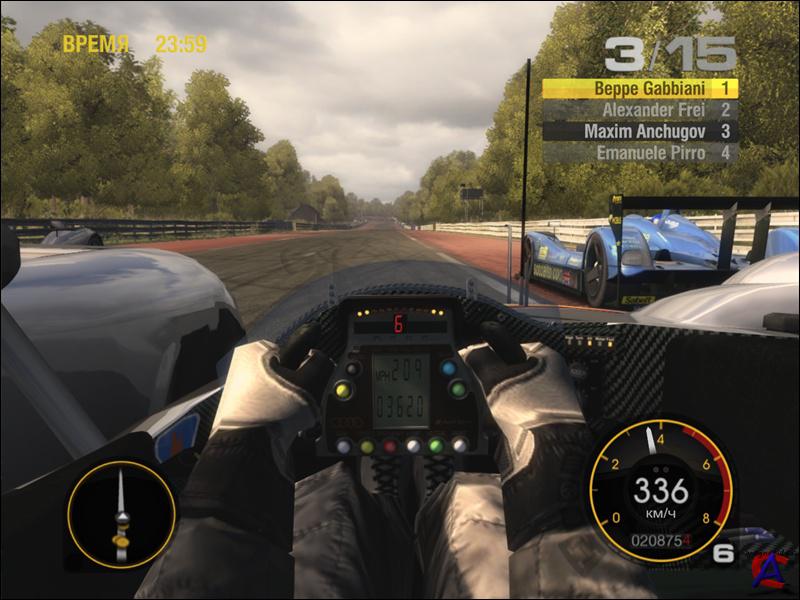The image size is (800, 600).
Task: Choose Maxim Anchugov's position entry
Action: (x=640, y=131)
